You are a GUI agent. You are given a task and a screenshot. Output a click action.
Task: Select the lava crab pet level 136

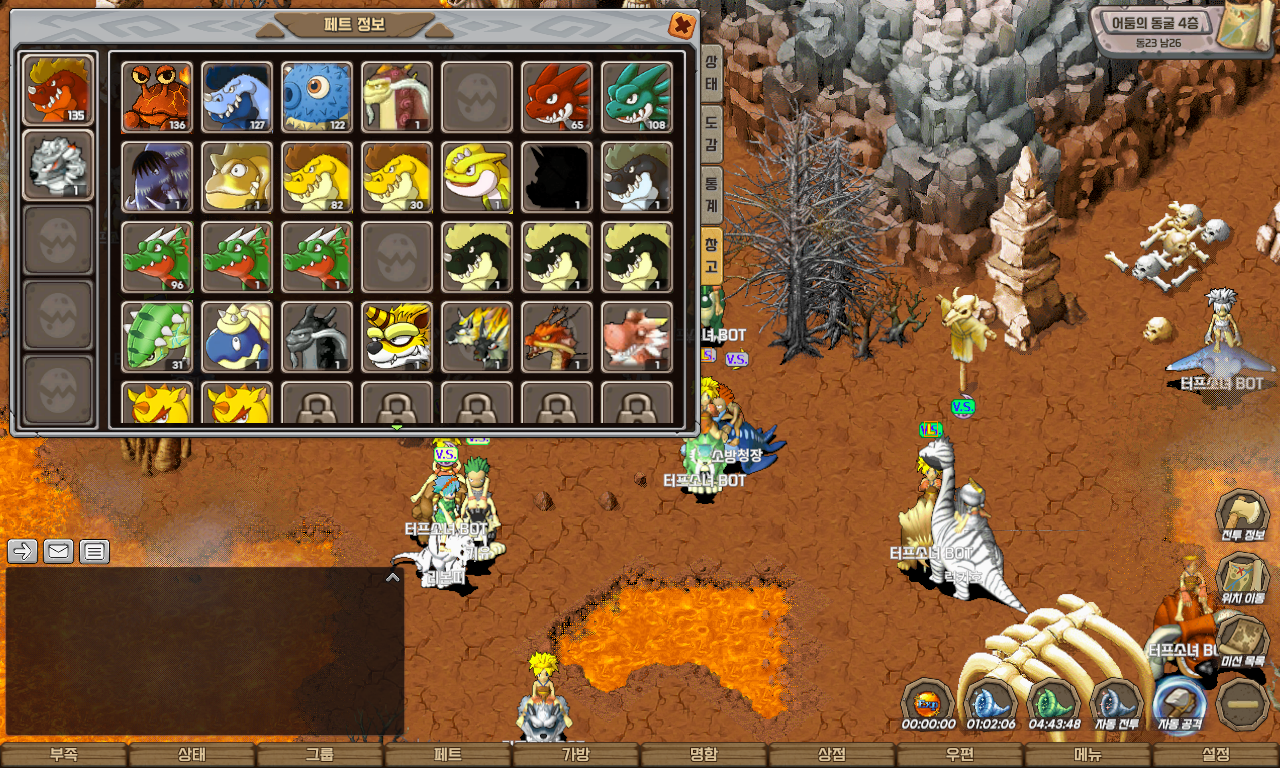click(157, 97)
